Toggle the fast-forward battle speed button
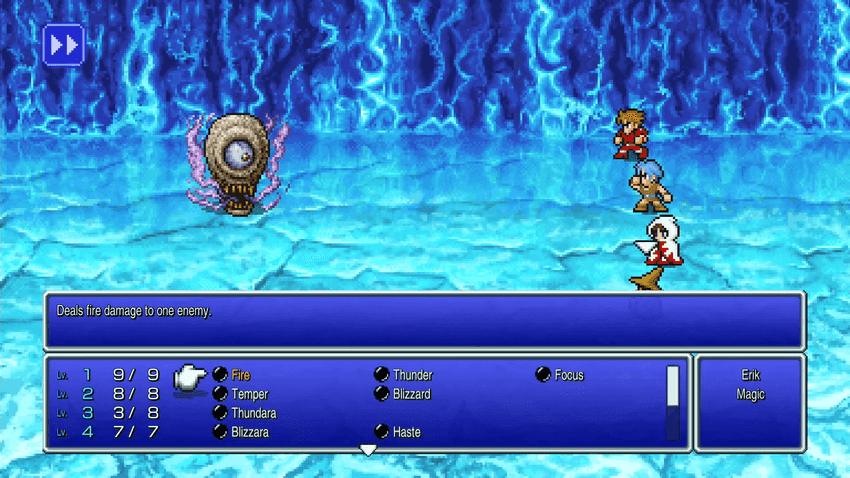This screenshot has height=478, width=850. point(63,45)
